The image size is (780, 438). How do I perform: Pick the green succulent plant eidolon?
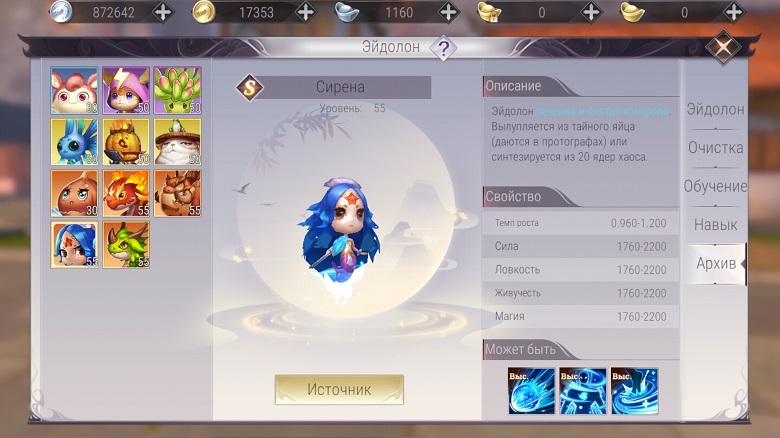[x=177, y=90]
